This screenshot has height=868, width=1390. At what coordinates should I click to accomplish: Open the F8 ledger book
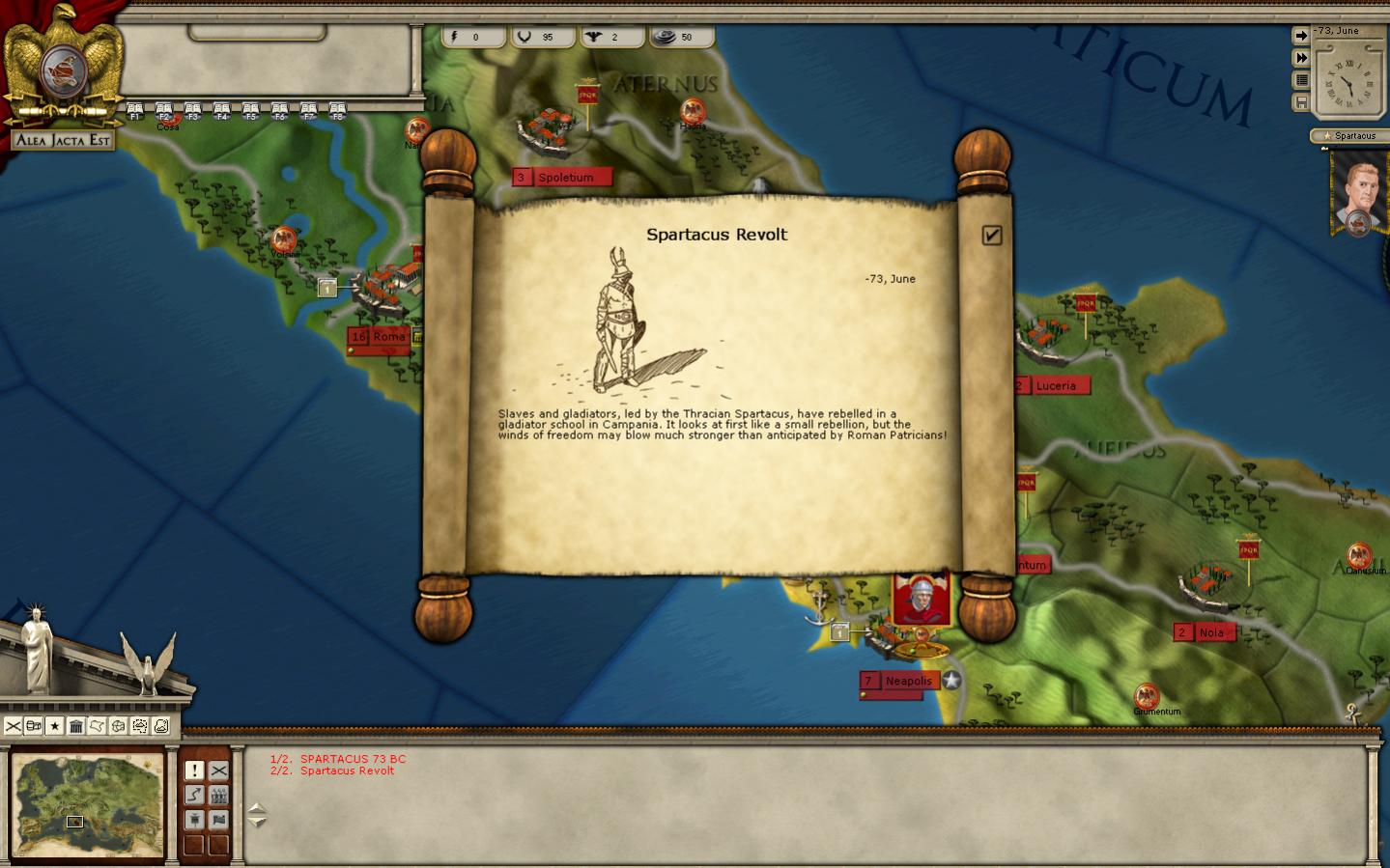tap(337, 110)
